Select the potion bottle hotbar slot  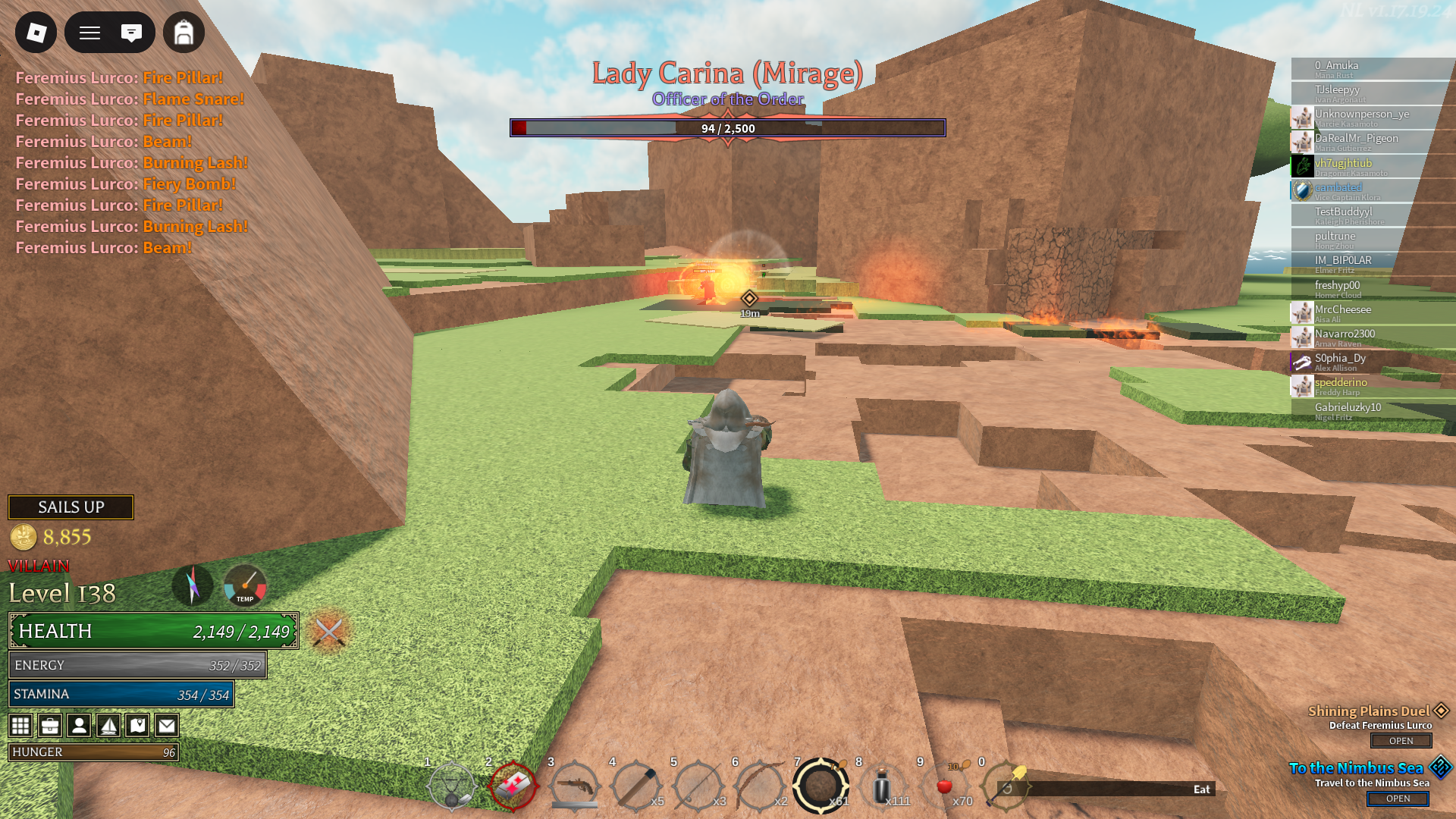[x=882, y=786]
